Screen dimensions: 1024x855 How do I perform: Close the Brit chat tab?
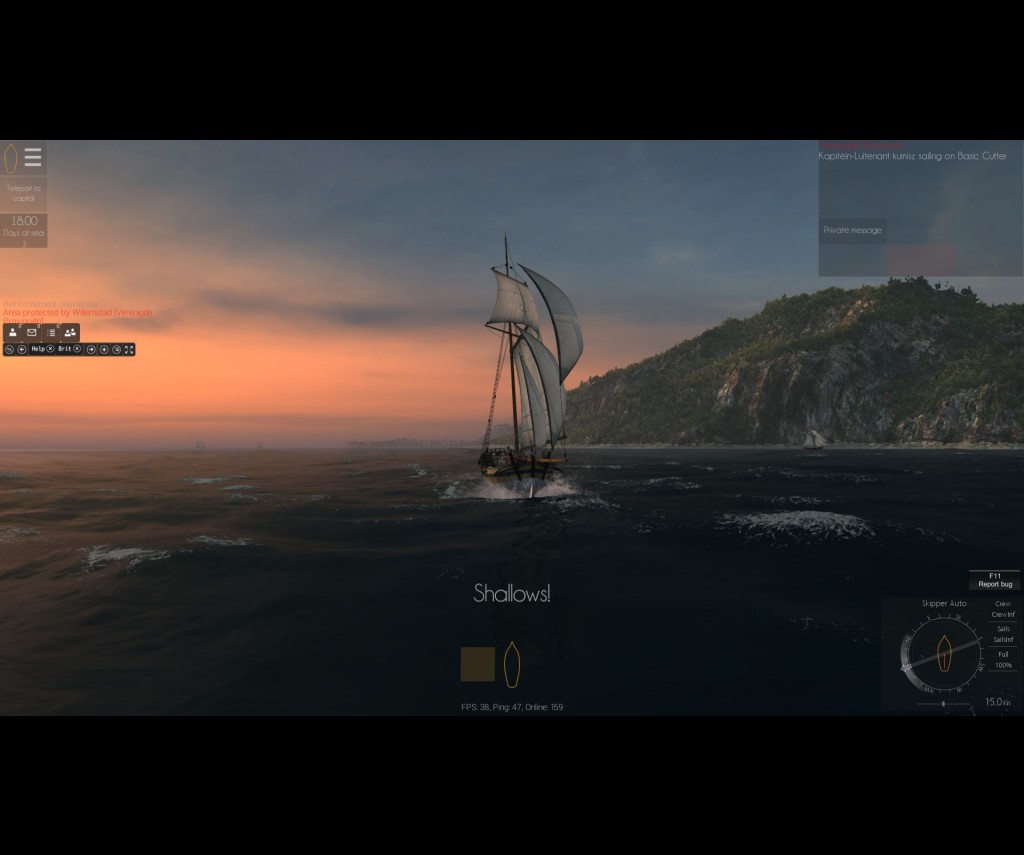click(x=77, y=349)
